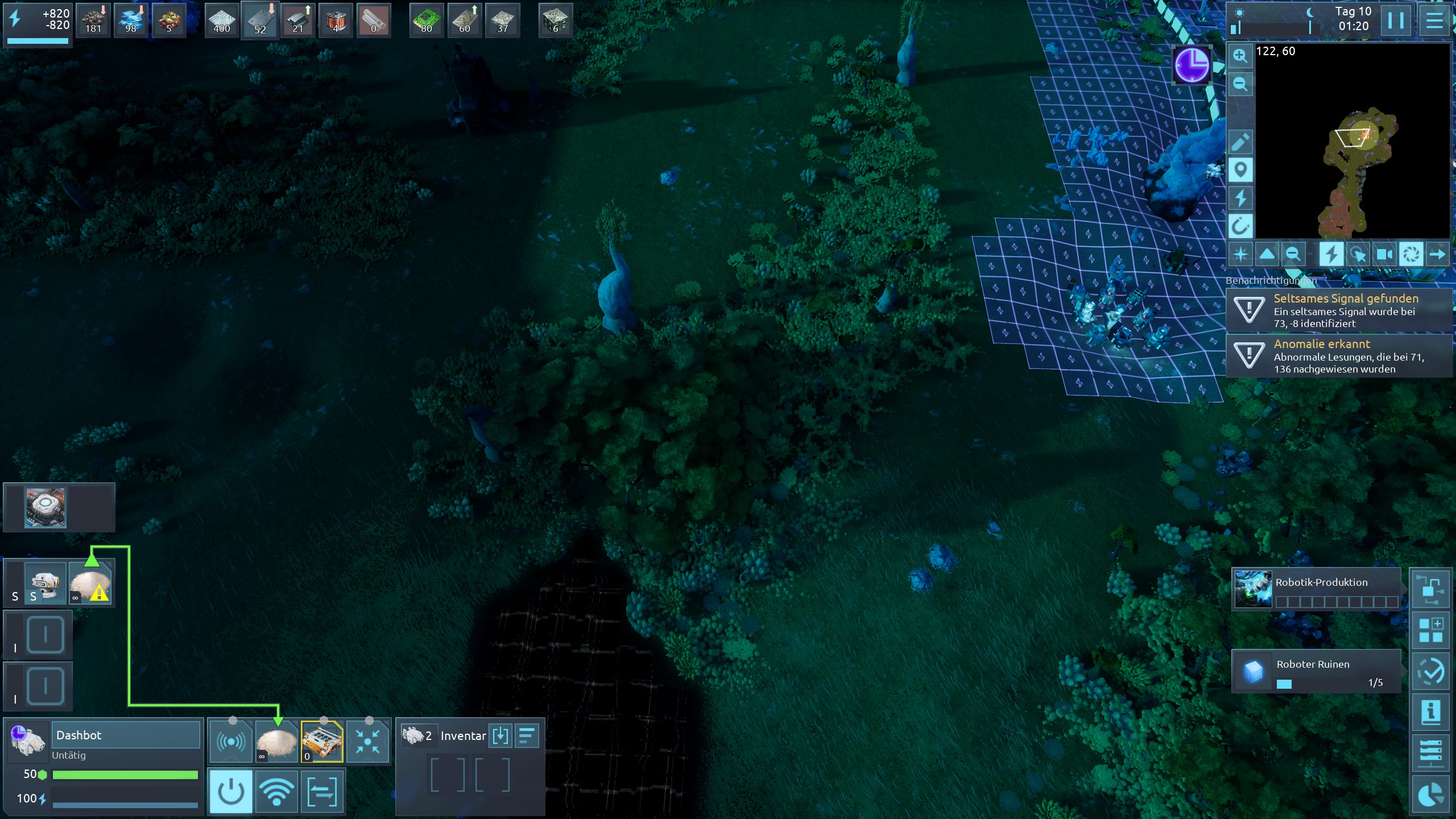Zoom in on the minimap
1456x819 pixels.
click(x=1240, y=56)
